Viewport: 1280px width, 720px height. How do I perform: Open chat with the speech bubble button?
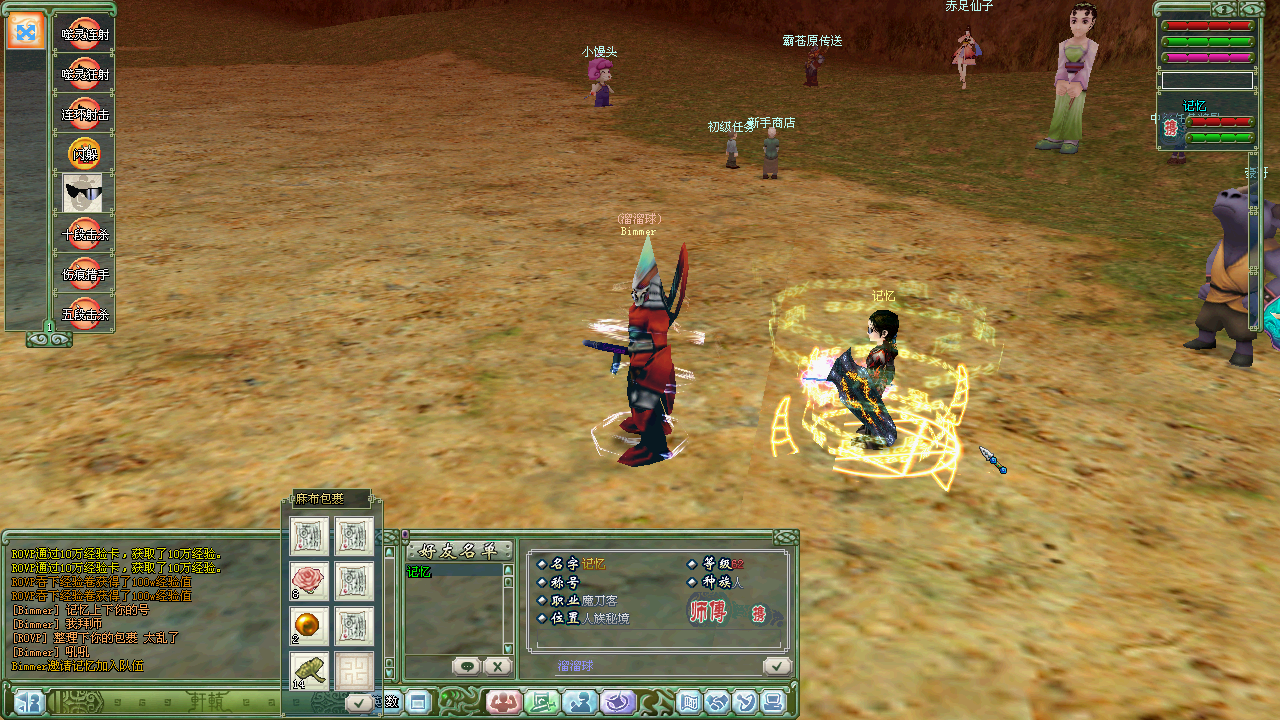(466, 666)
